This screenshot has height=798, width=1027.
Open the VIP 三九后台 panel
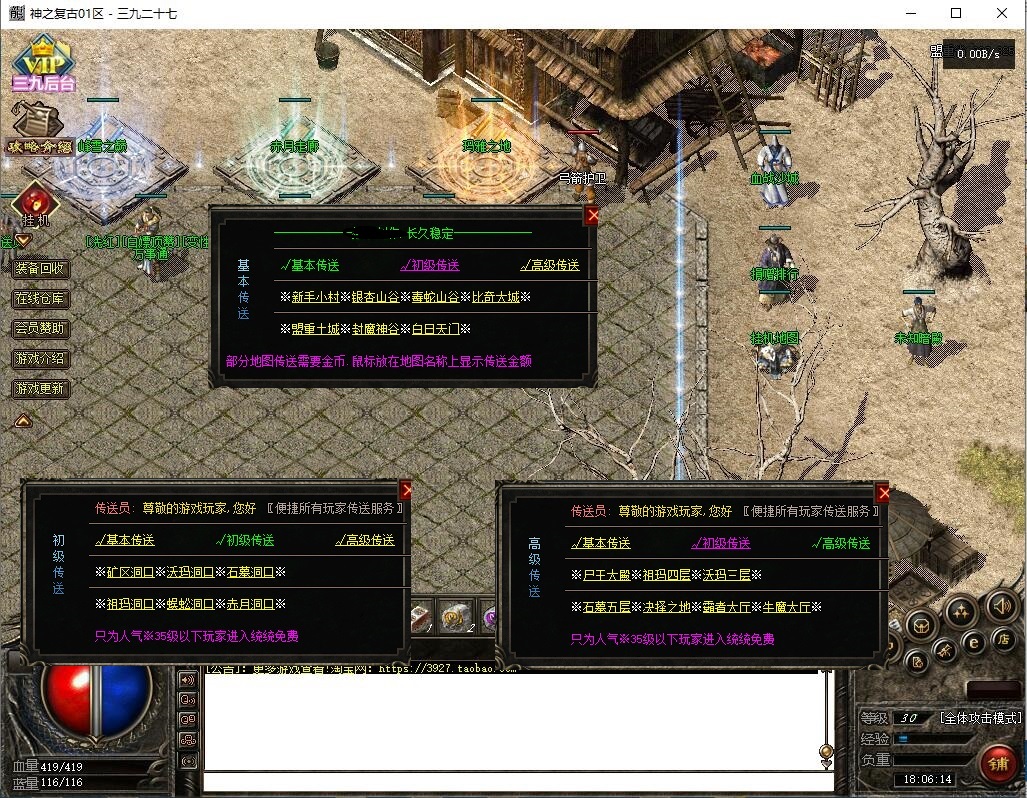43,63
